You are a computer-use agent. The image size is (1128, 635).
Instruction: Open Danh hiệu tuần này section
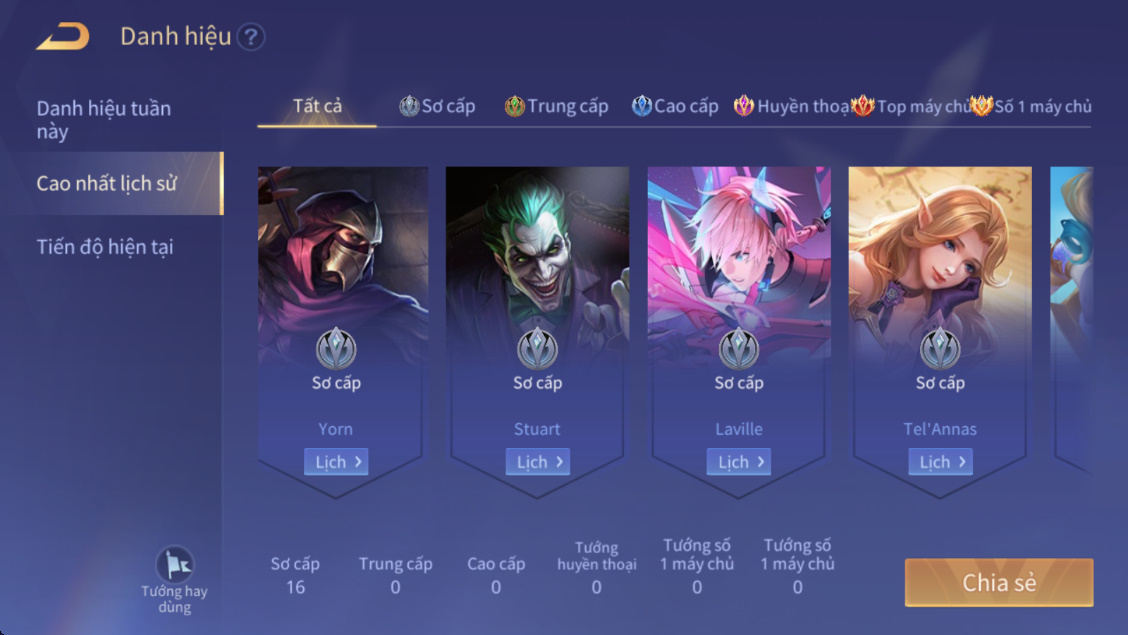(104, 119)
